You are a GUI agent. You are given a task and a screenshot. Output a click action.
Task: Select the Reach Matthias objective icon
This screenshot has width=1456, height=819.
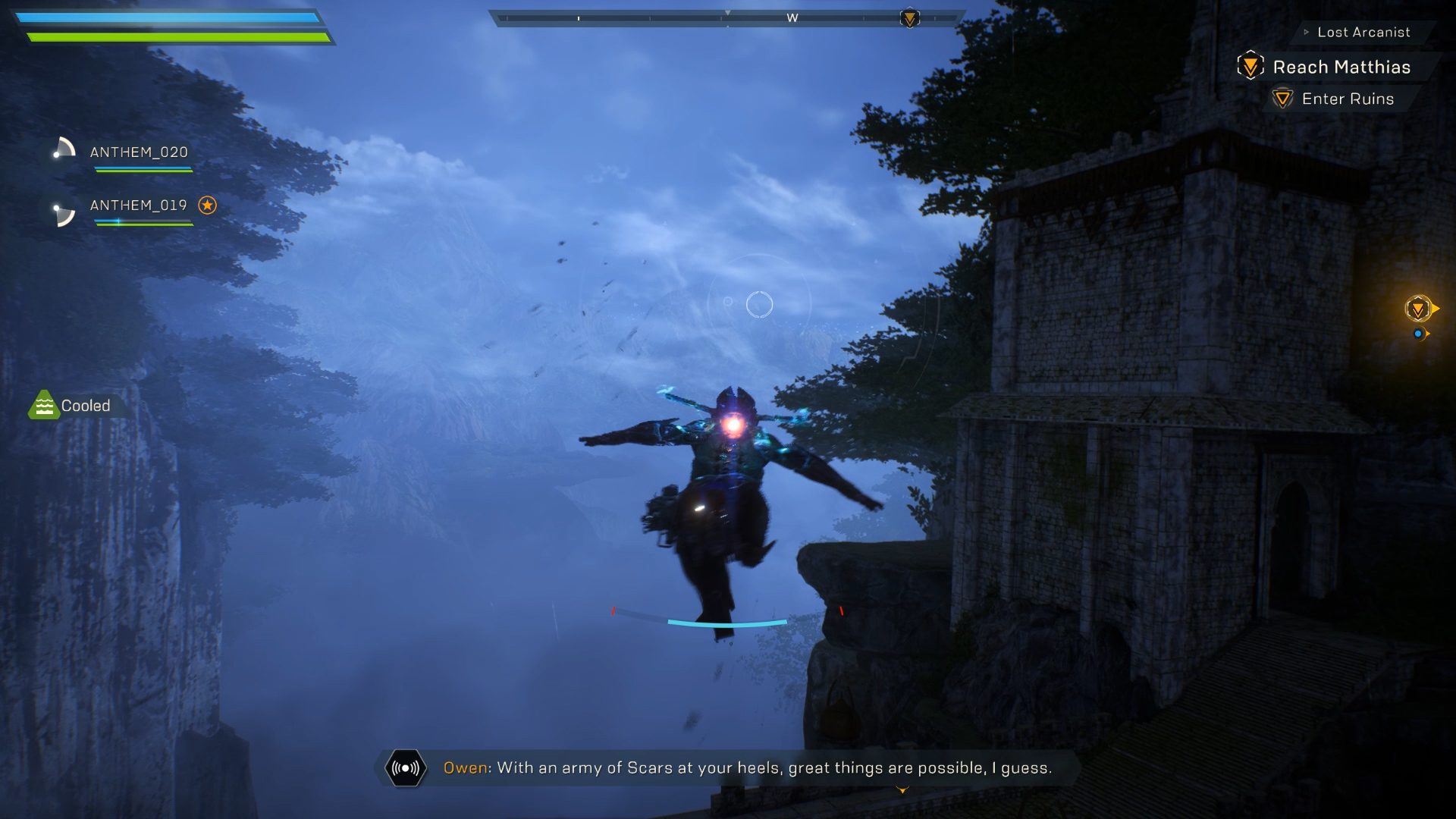pos(1248,66)
